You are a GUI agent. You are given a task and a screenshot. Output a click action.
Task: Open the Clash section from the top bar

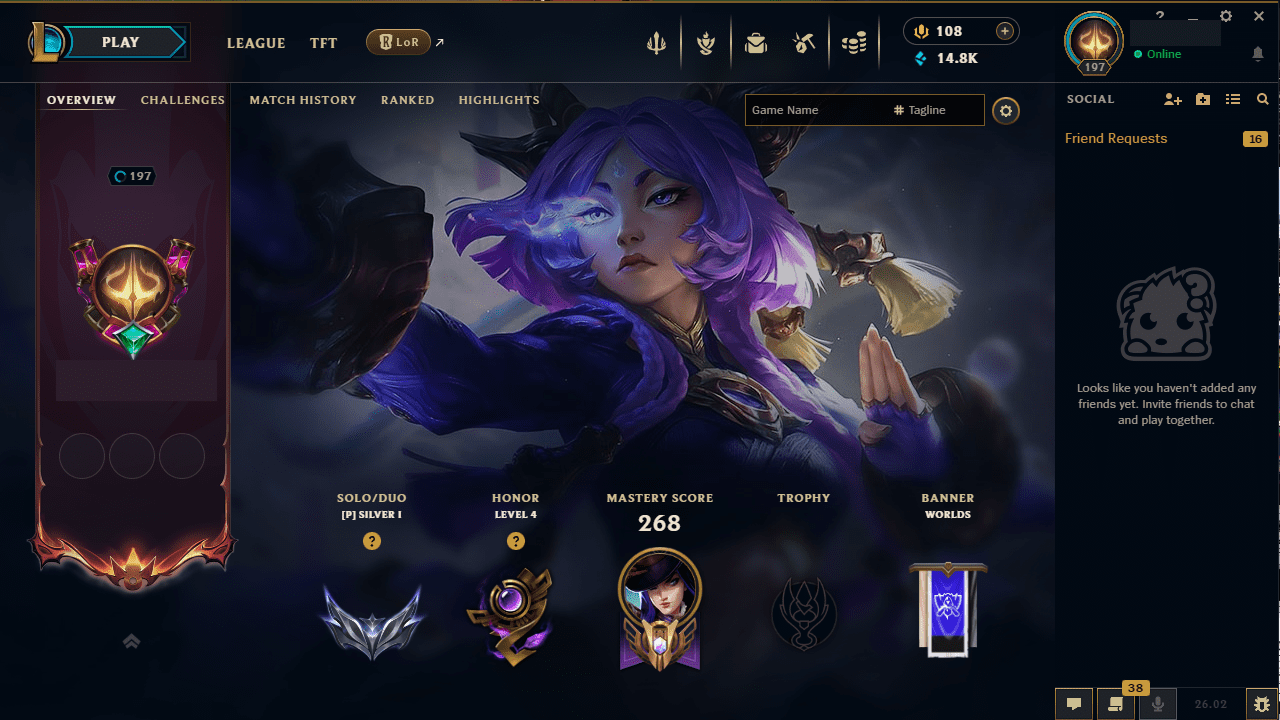(656, 42)
